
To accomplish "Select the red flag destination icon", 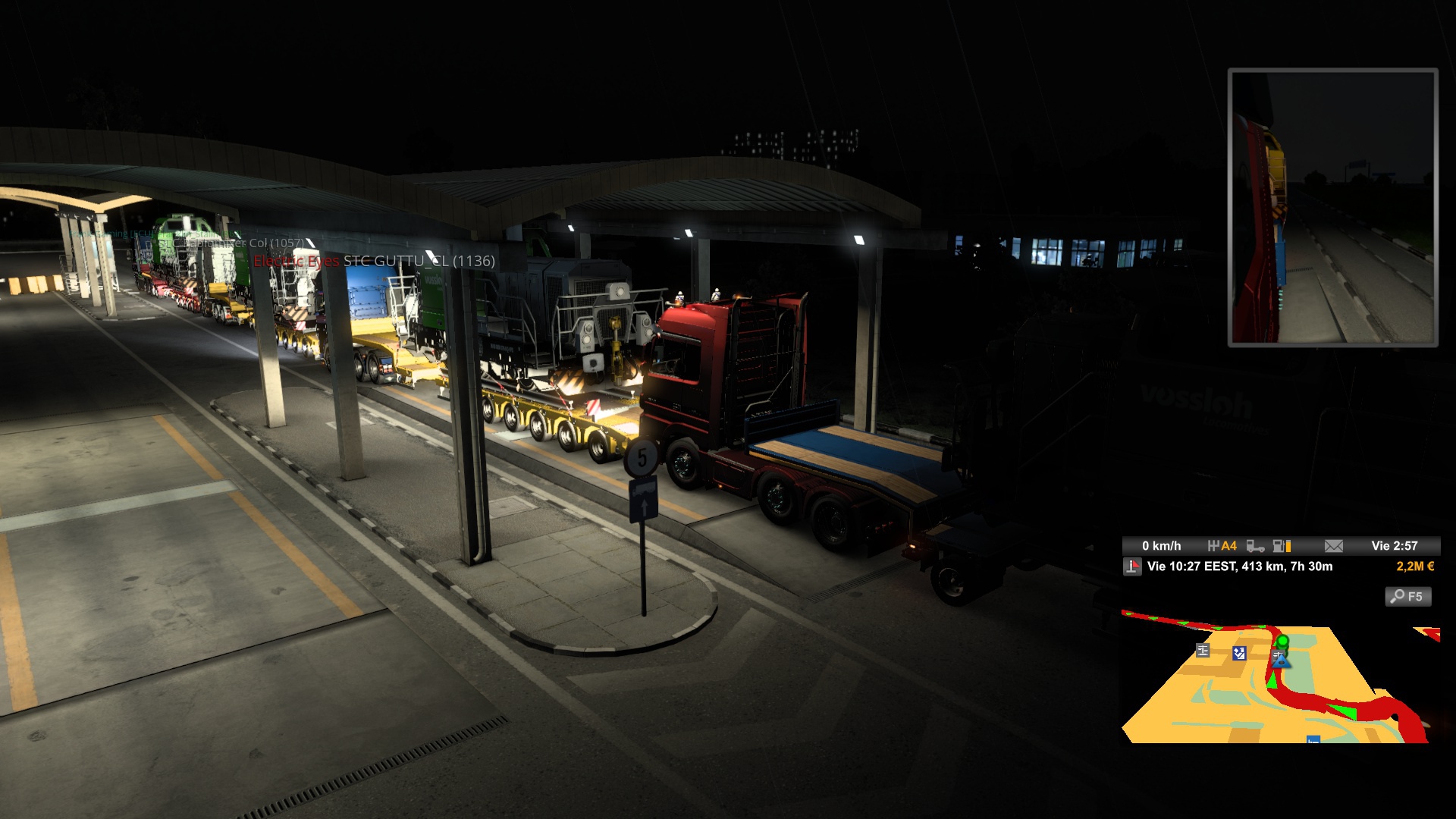I will coord(1132,566).
